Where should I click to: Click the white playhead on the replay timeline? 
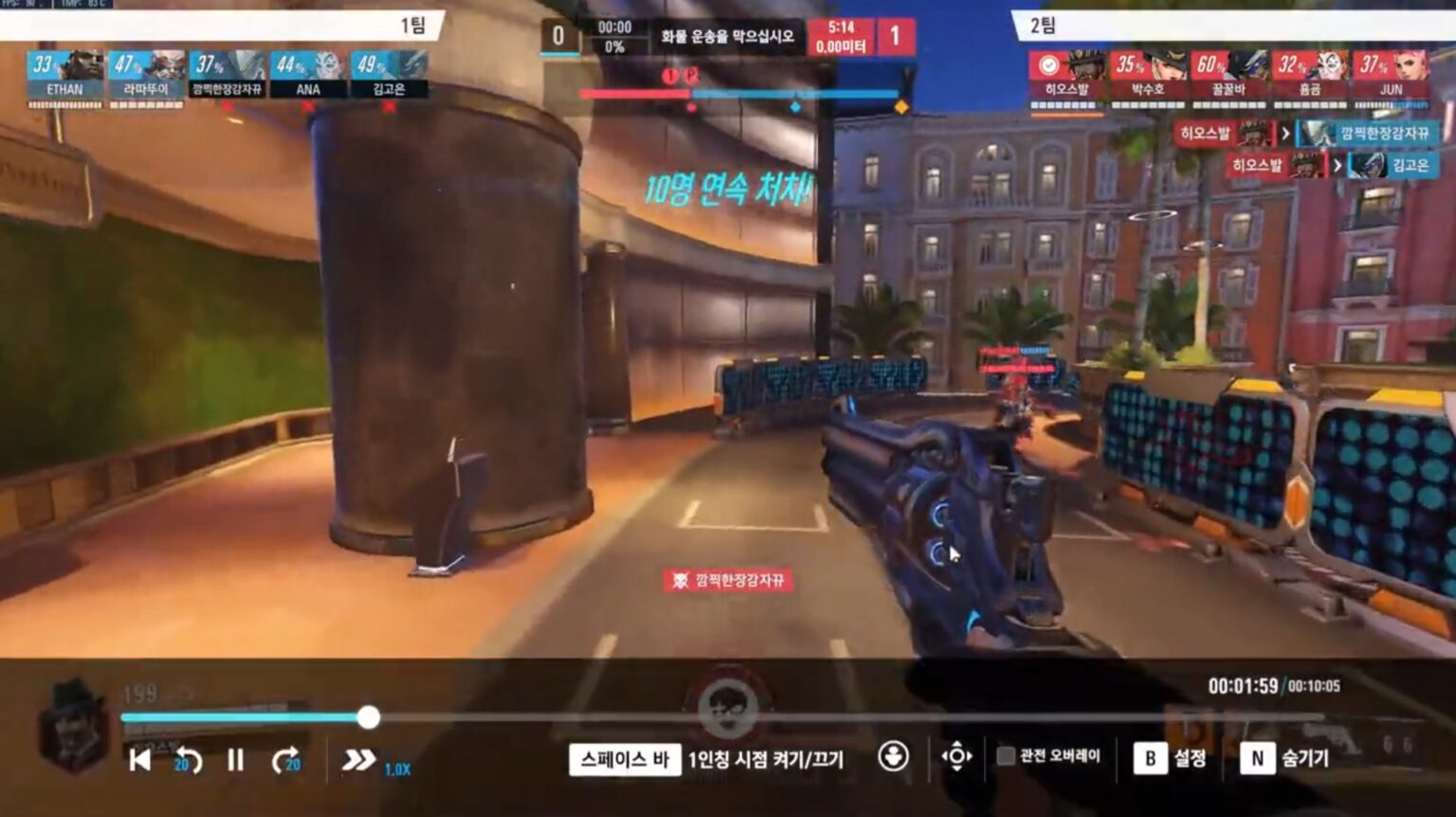point(370,718)
